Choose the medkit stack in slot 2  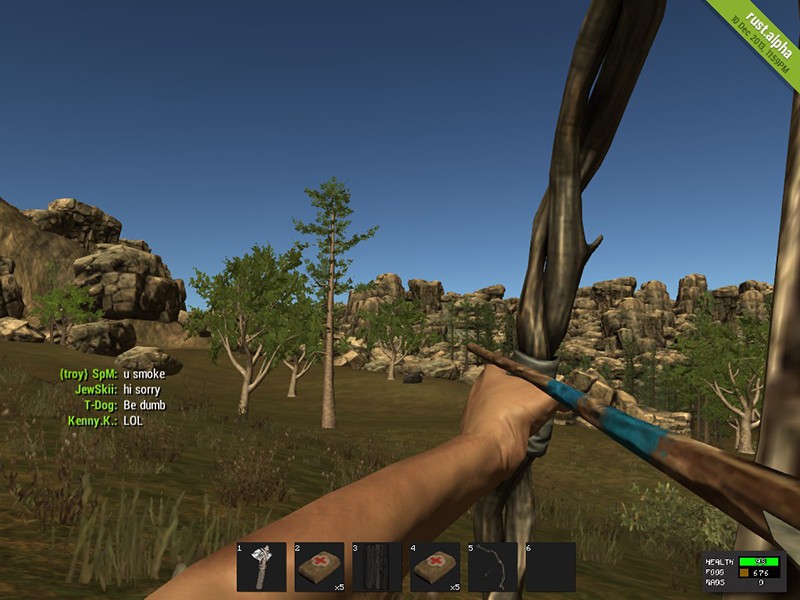click(x=319, y=567)
